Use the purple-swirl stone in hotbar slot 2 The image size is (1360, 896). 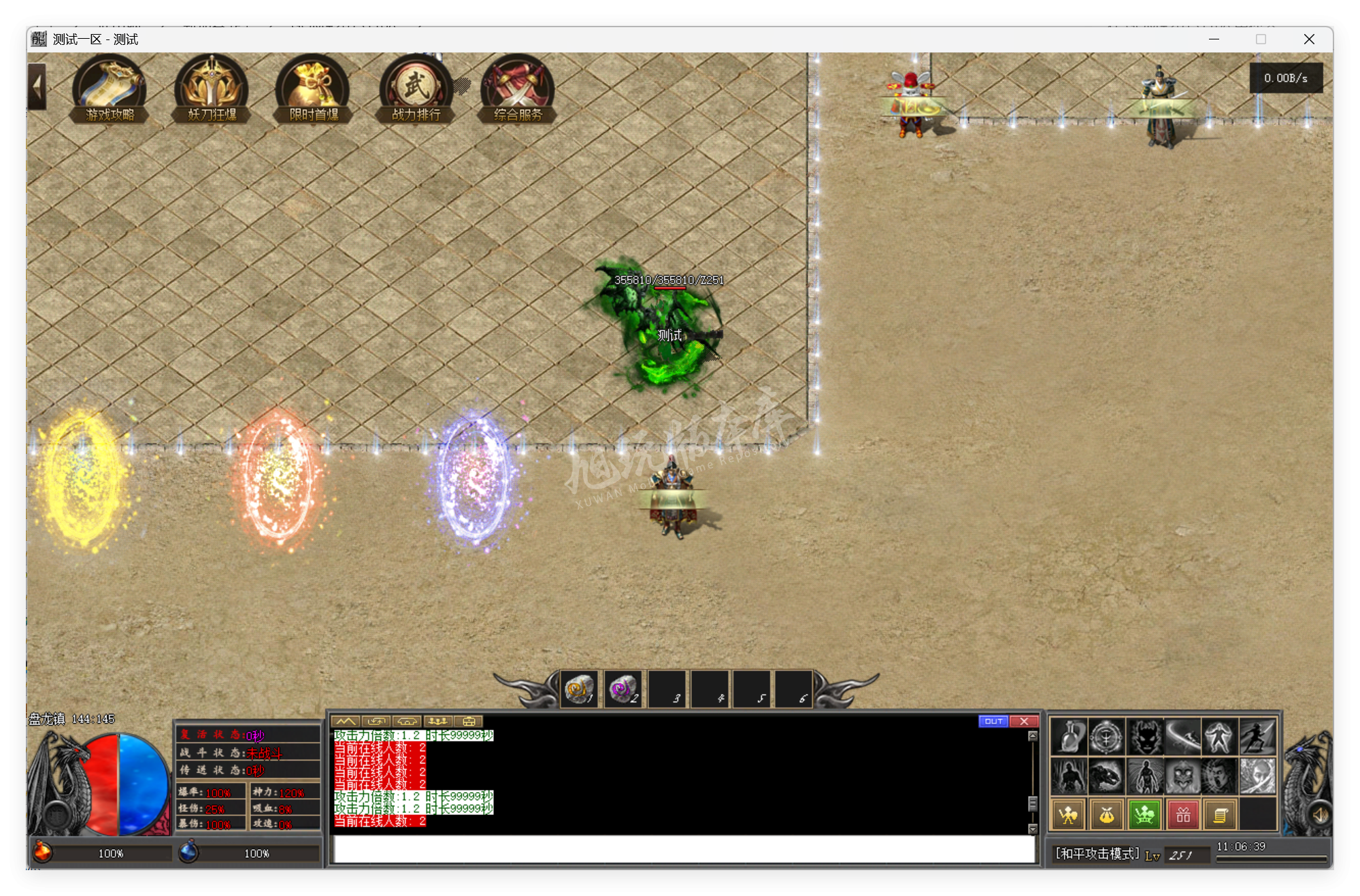pyautogui.click(x=622, y=690)
